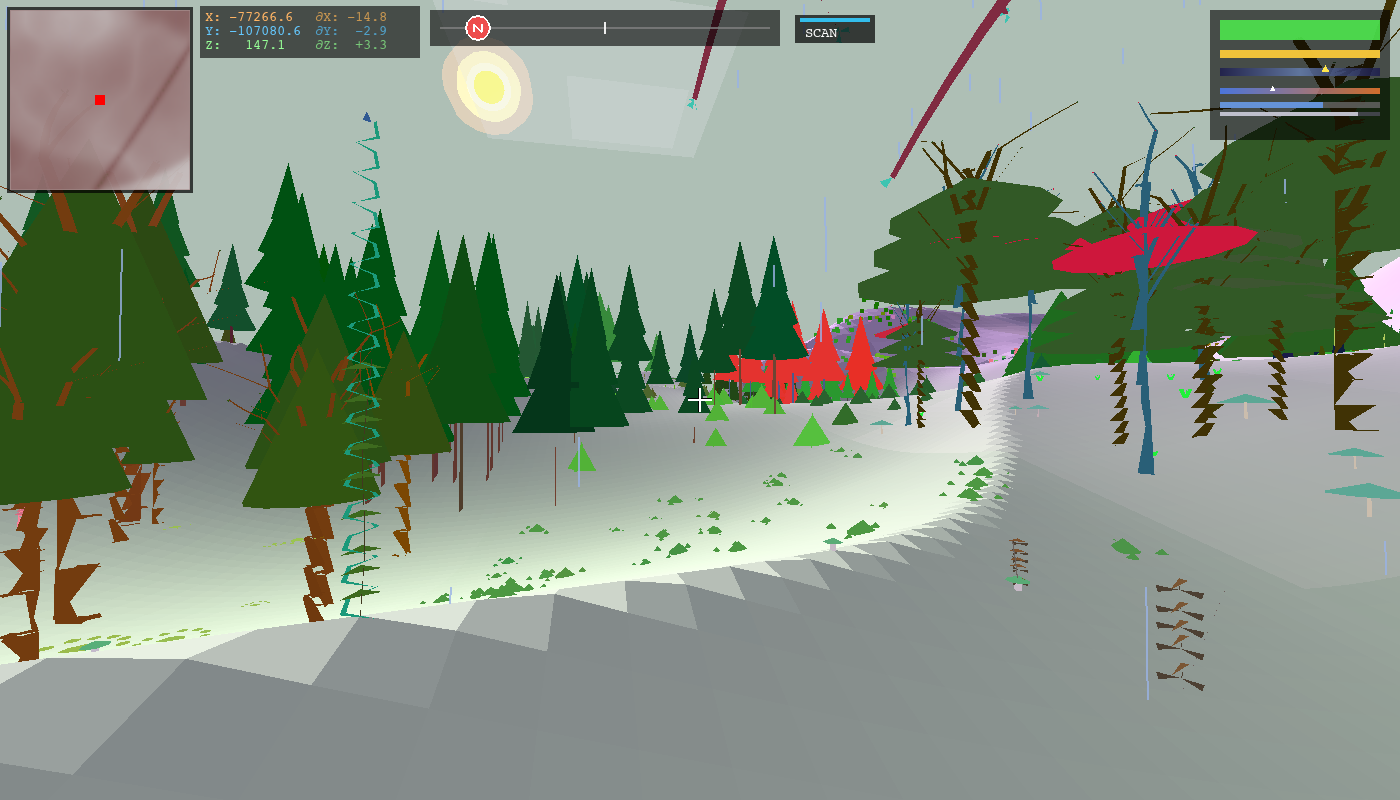Click the red N compass marker
1400x800 pixels.
[478, 28]
